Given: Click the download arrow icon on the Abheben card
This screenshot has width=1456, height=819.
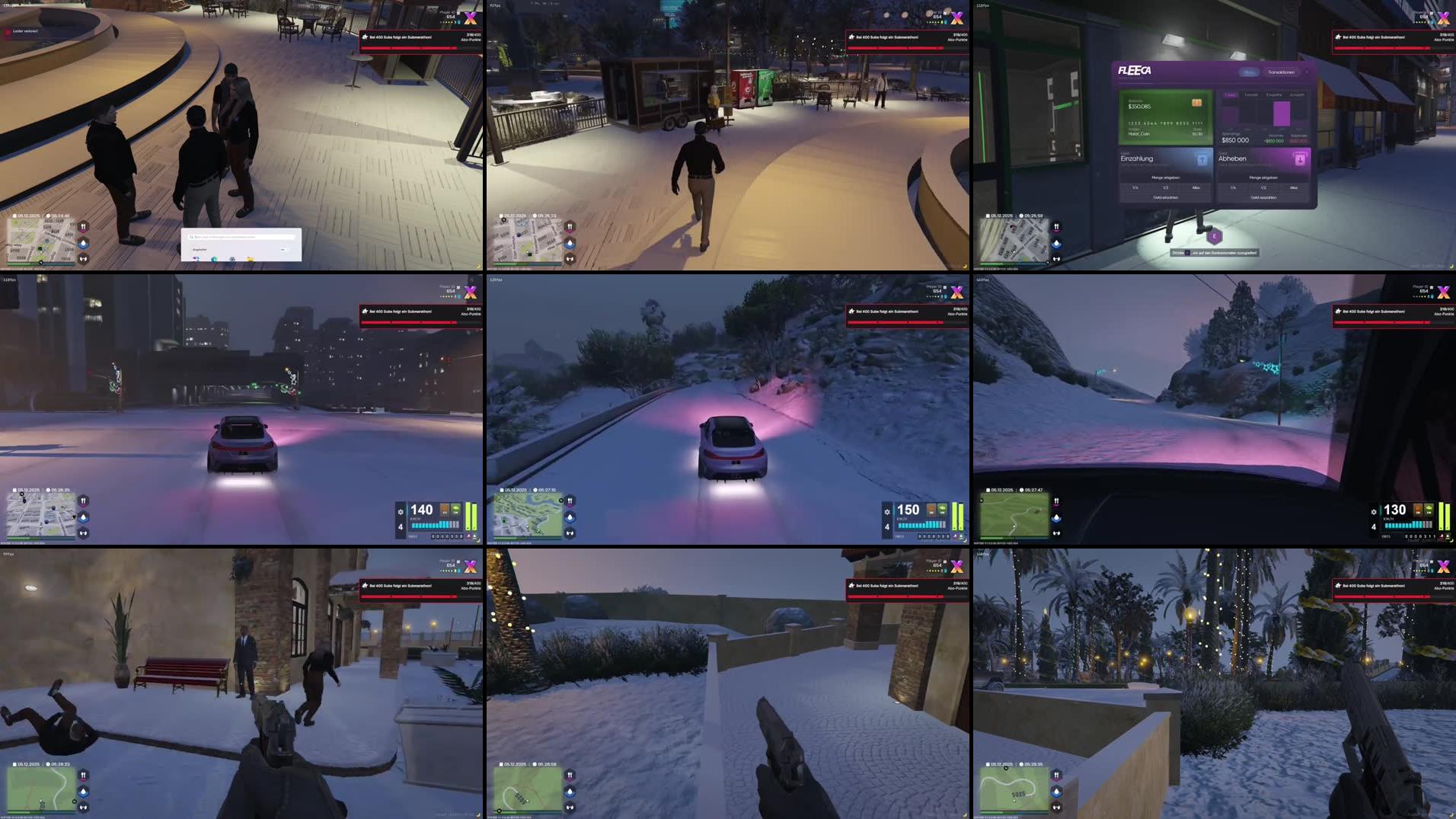Looking at the screenshot, I should [1301, 160].
